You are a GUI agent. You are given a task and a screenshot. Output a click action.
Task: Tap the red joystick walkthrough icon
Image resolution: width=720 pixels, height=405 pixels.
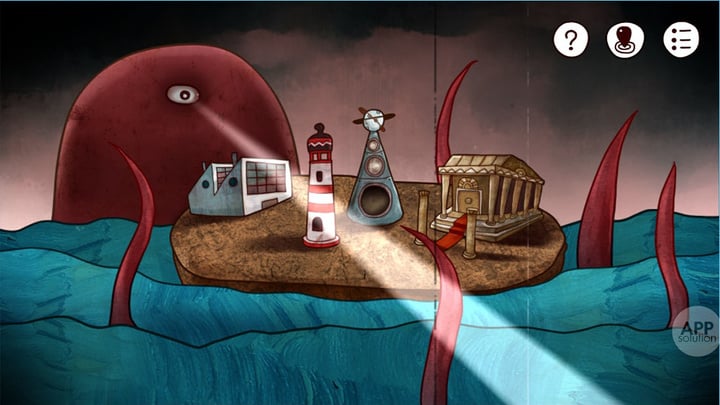[x=625, y=40]
